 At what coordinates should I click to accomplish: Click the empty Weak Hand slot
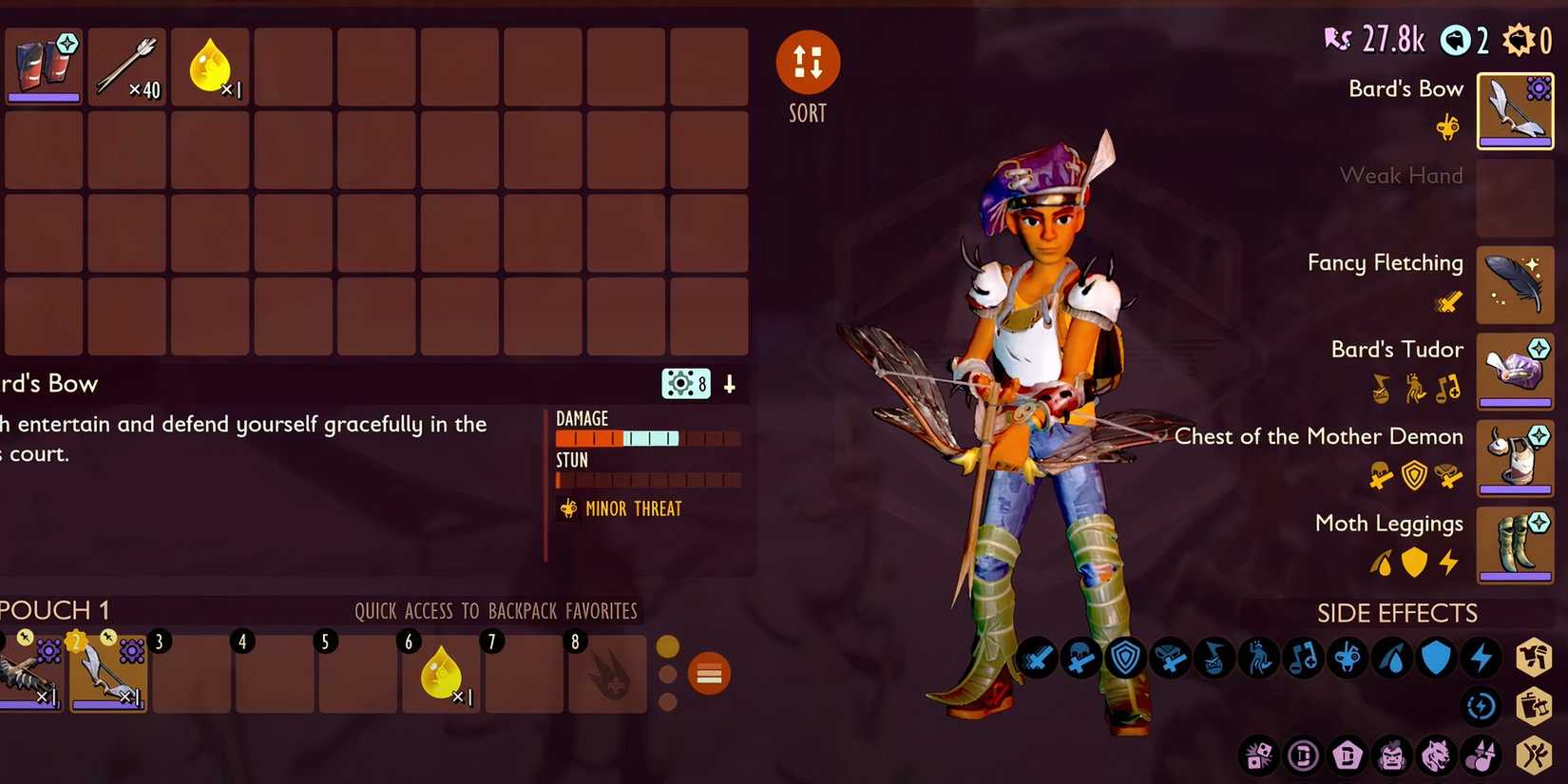tap(1516, 197)
